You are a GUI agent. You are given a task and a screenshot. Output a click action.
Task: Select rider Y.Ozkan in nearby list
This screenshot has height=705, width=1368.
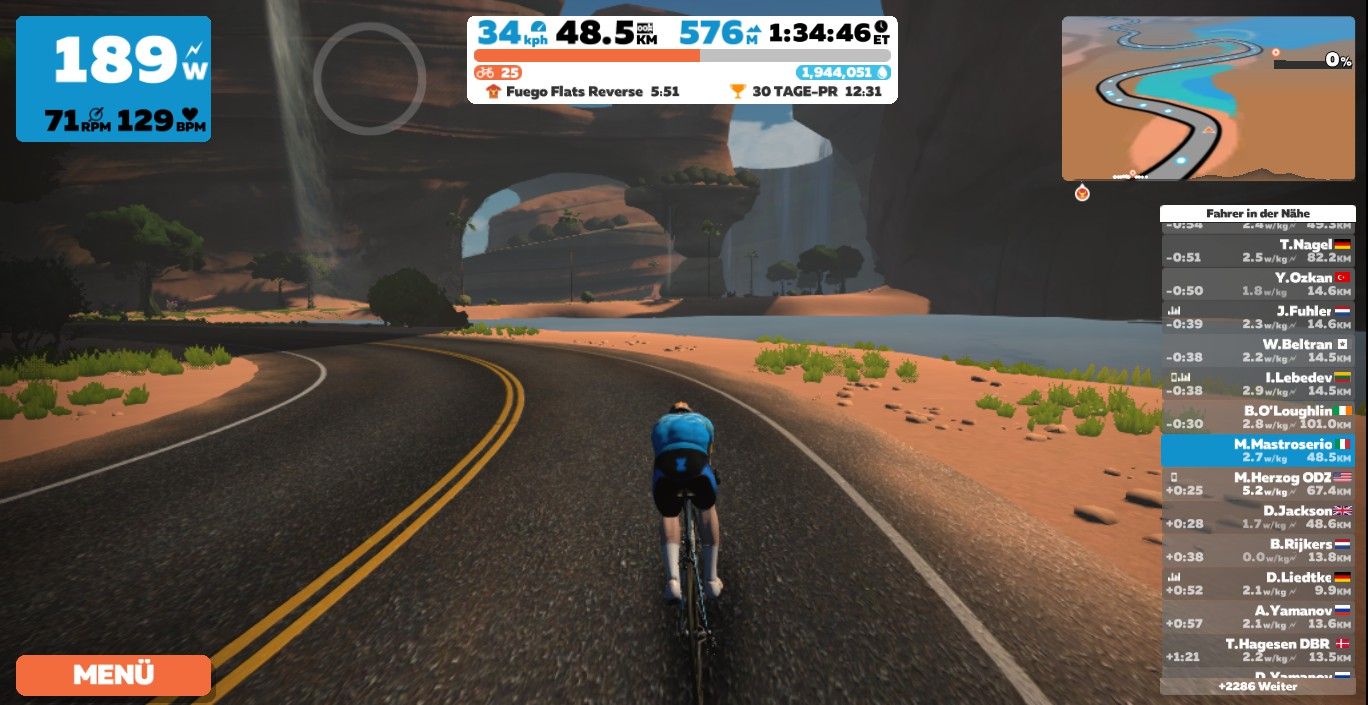[1257, 283]
